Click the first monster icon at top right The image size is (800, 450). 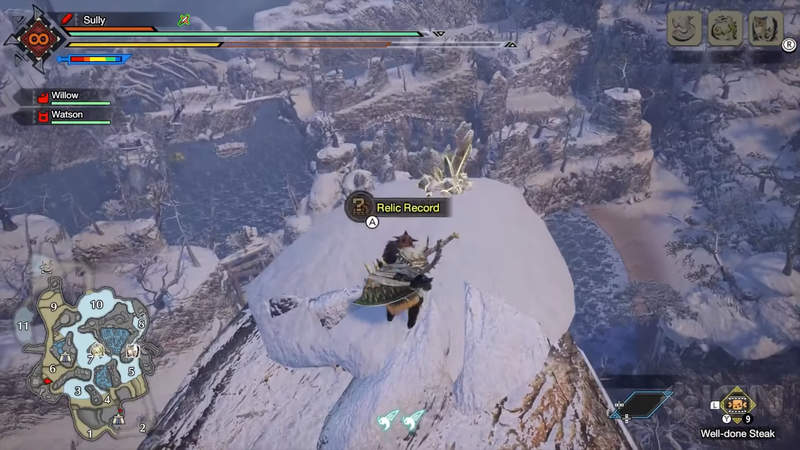(683, 28)
